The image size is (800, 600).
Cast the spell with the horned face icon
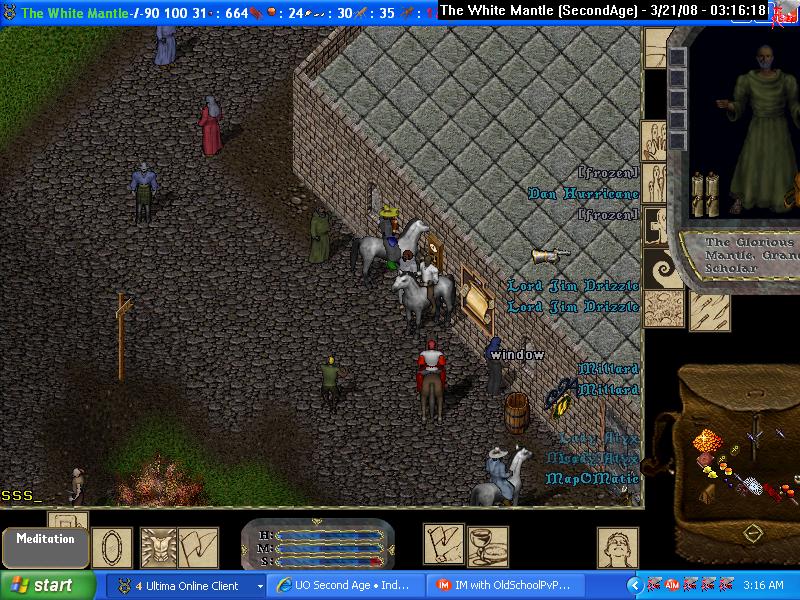point(159,547)
